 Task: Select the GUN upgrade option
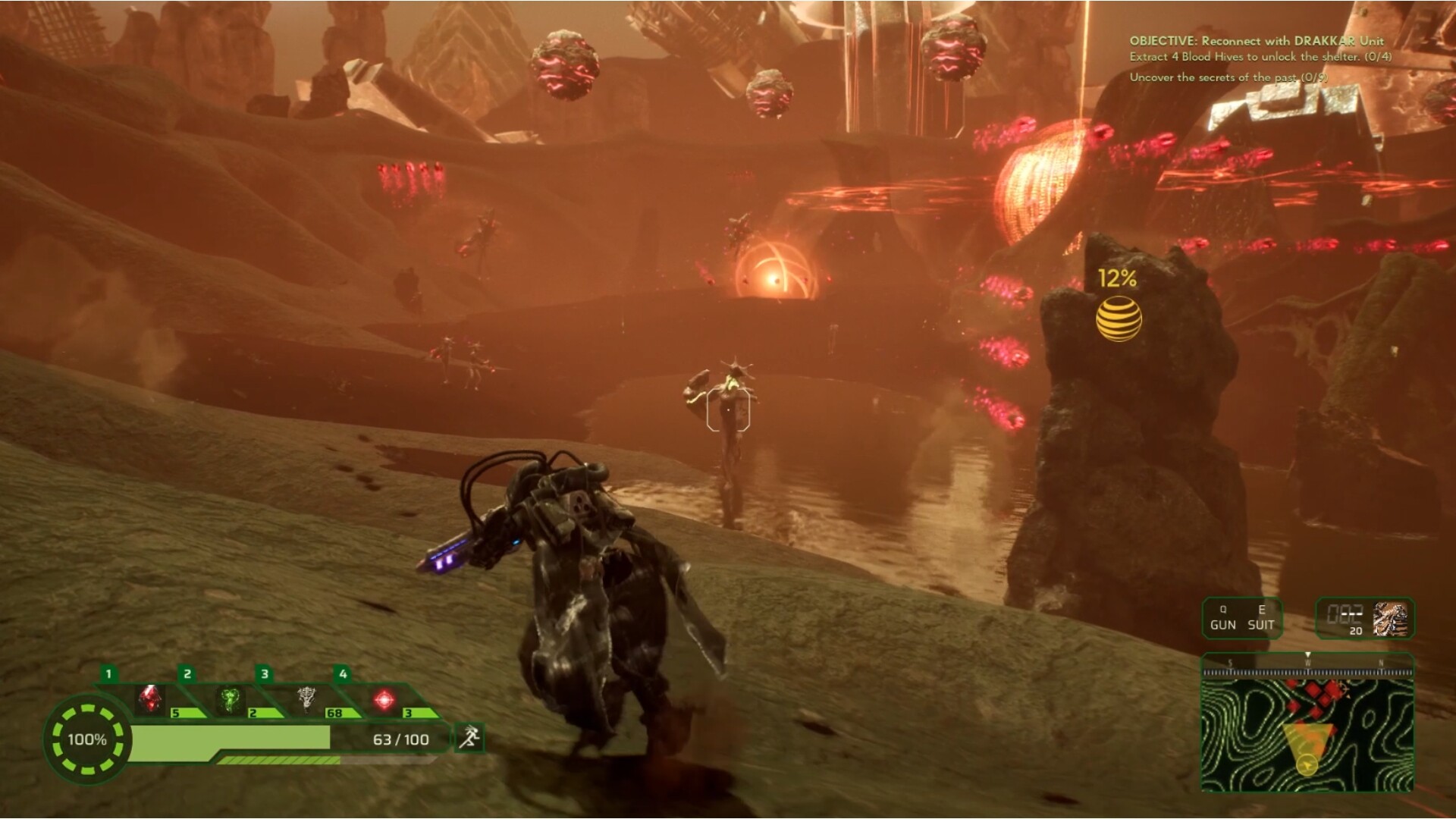click(x=1222, y=619)
